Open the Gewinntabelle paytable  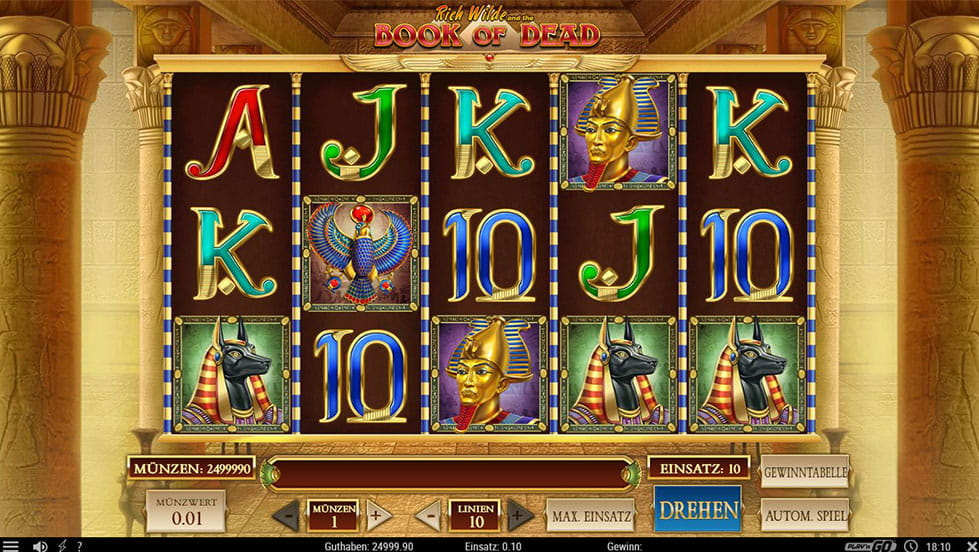pyautogui.click(x=804, y=472)
